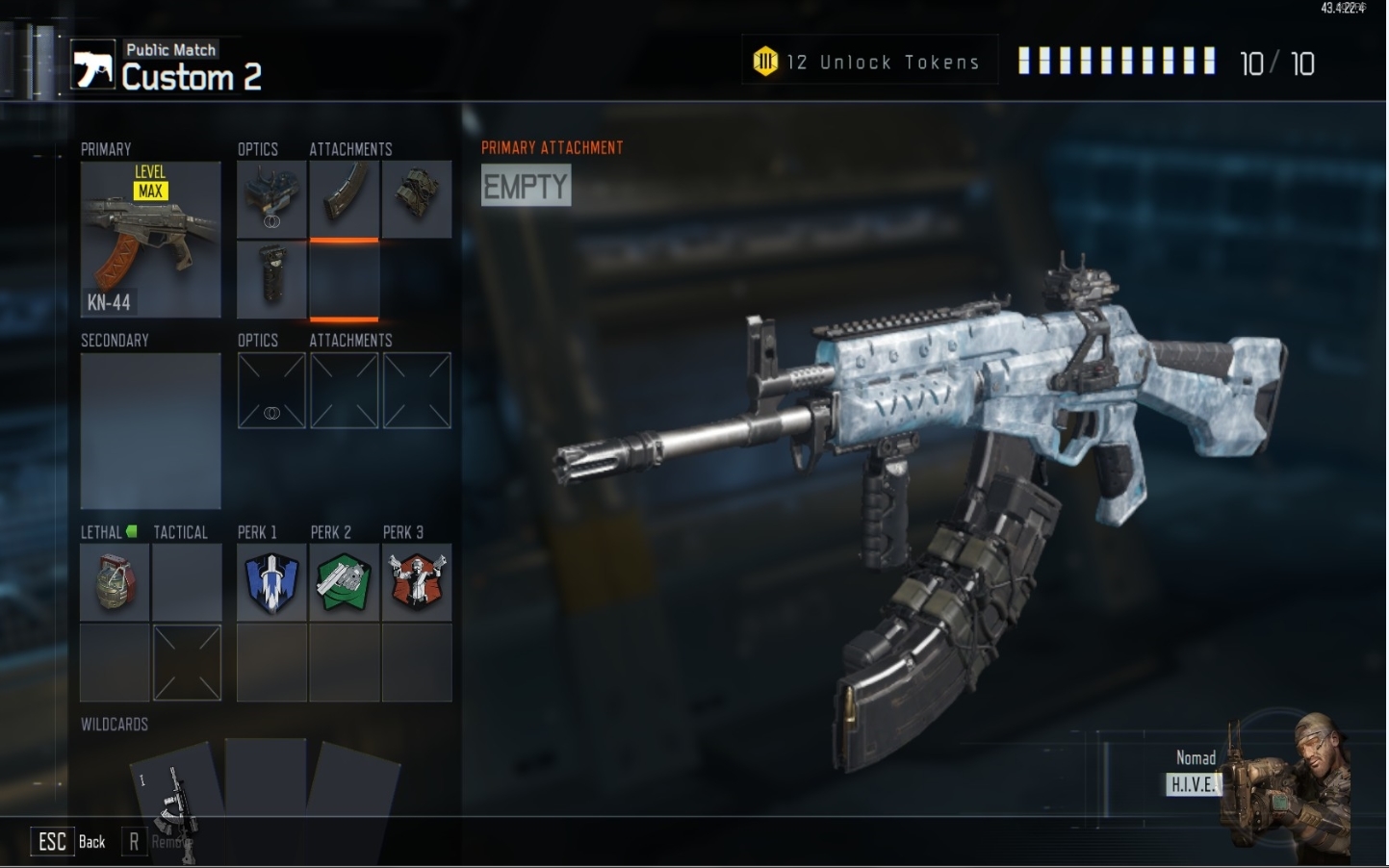
Task: Select the KN-44 primary weapon slot
Action: (x=150, y=240)
